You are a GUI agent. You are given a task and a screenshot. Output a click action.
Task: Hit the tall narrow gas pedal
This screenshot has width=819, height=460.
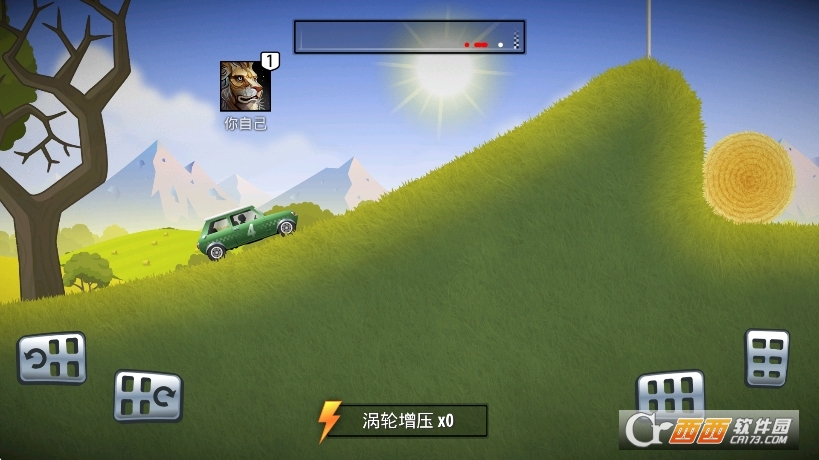767,357
